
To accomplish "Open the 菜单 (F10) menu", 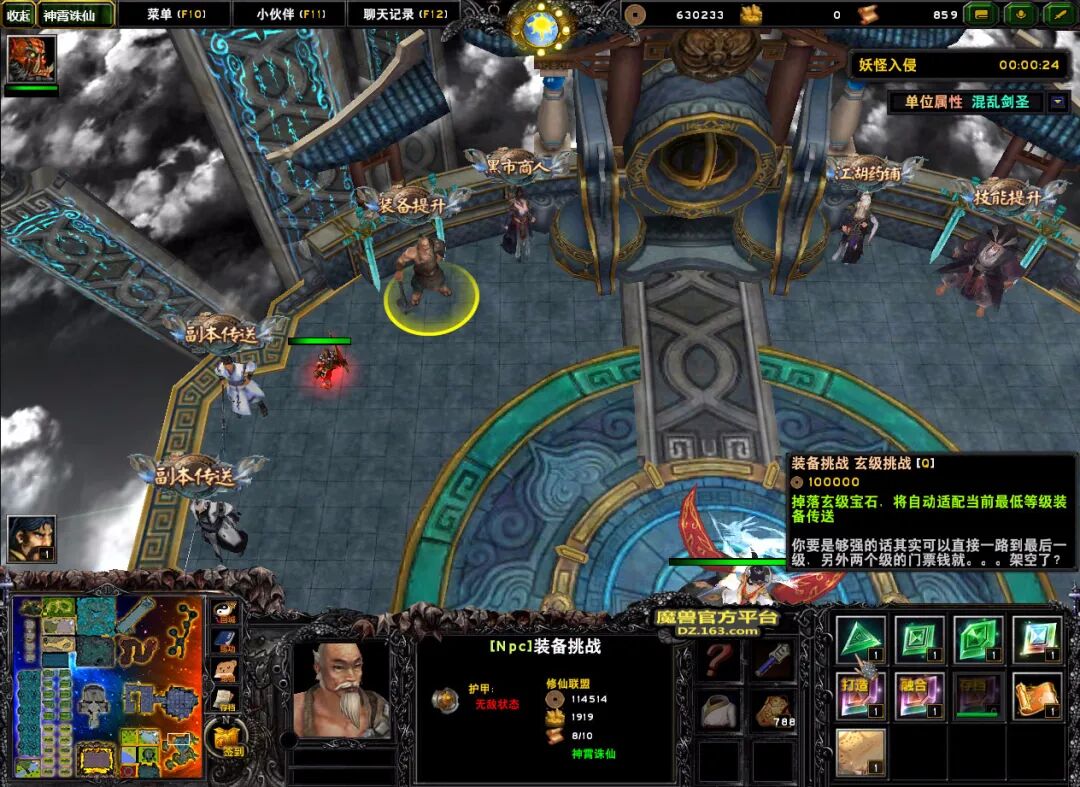I will tap(175, 14).
